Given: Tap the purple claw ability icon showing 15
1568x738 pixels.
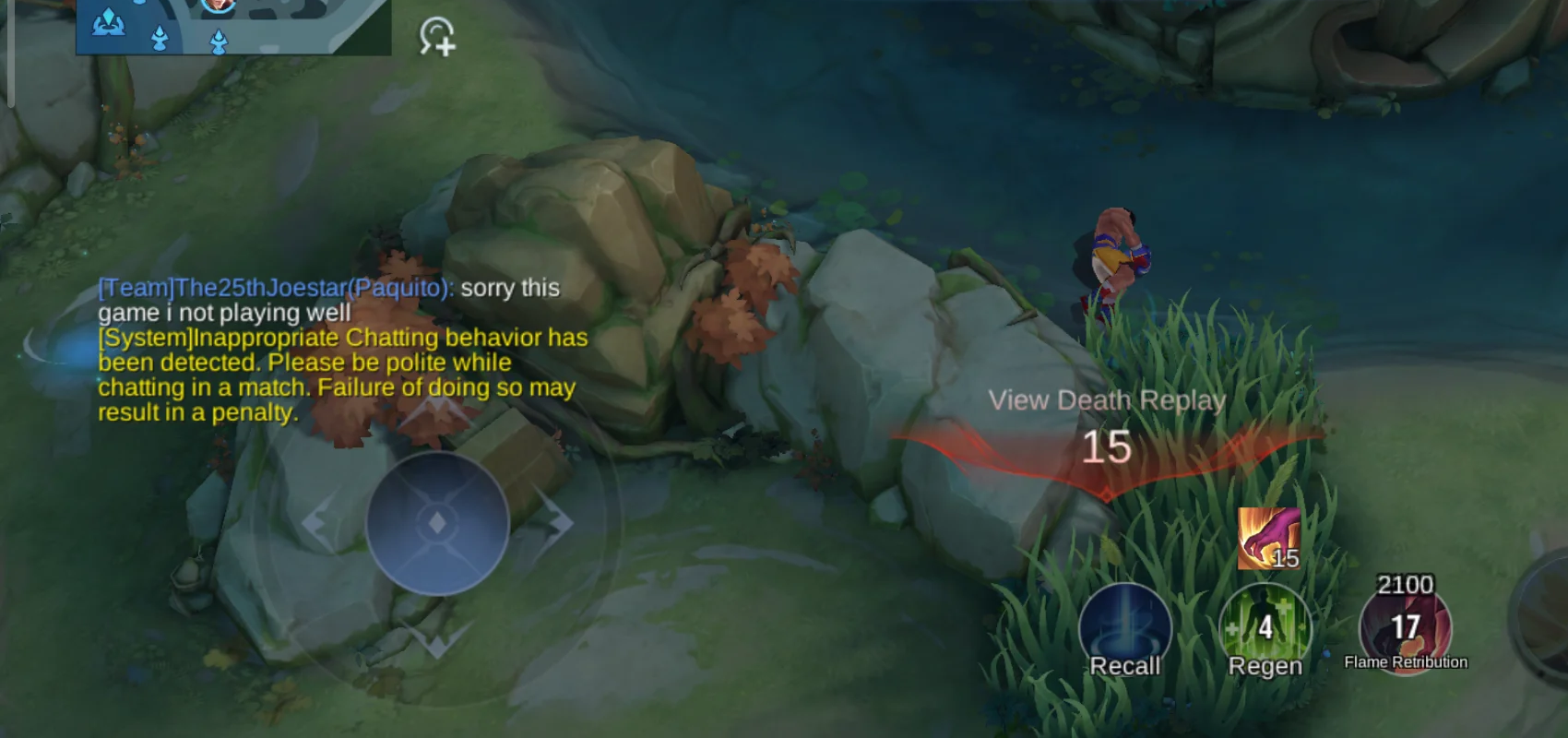Looking at the screenshot, I should tap(1268, 537).
